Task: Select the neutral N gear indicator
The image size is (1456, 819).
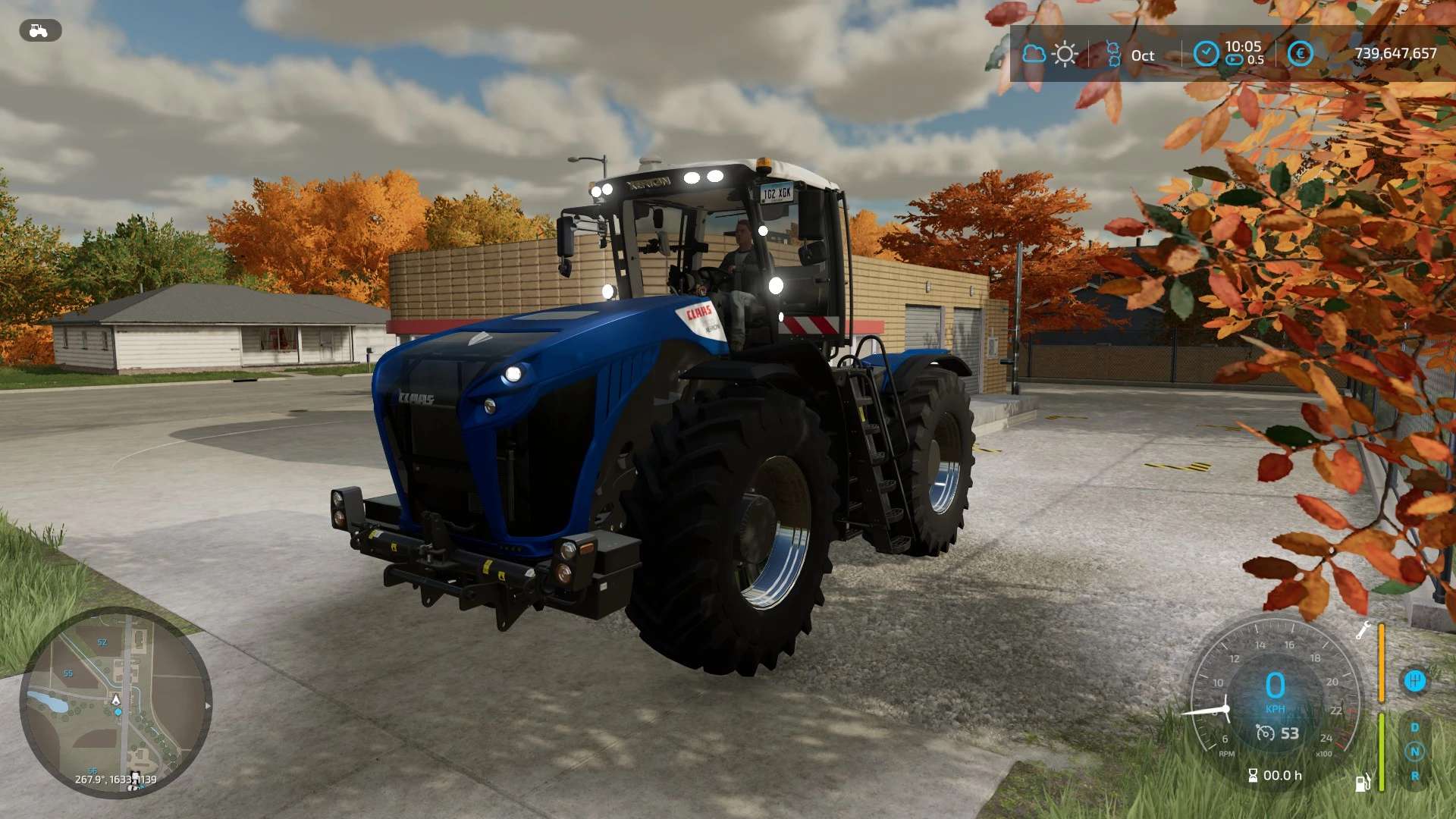Action: pos(1414,752)
